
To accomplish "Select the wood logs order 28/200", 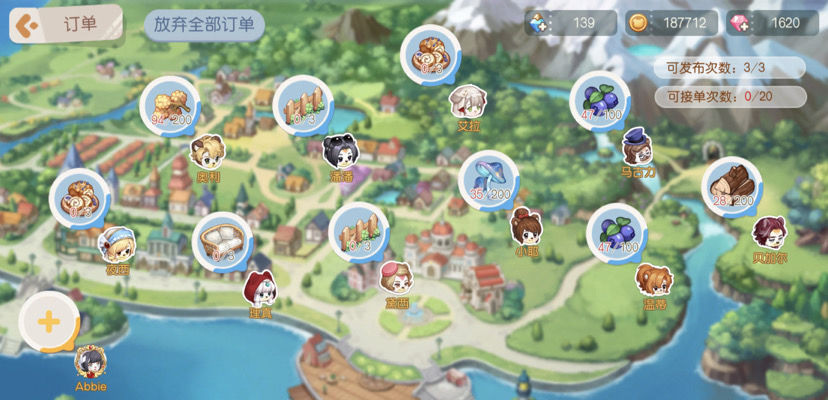I will click(731, 185).
